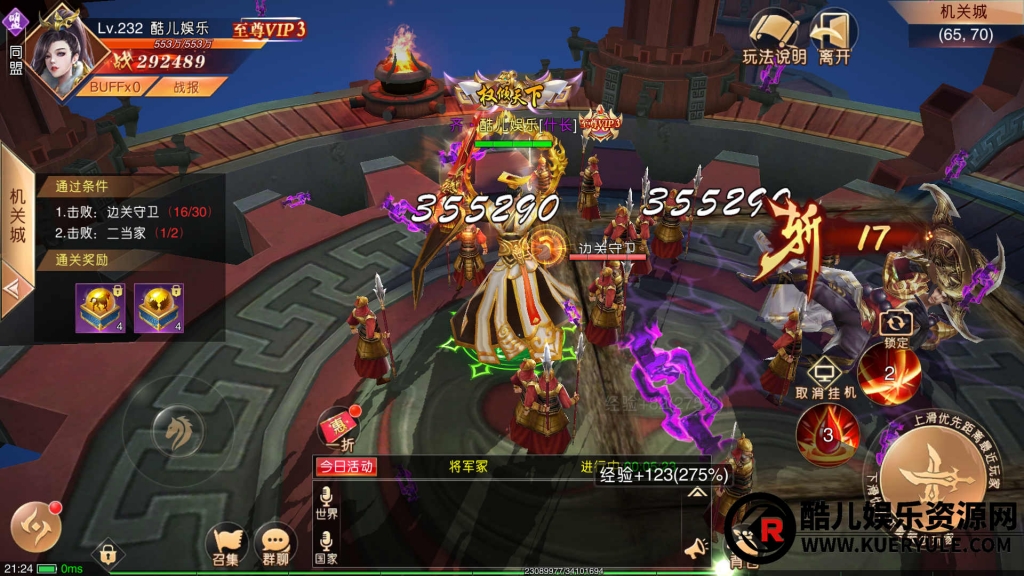Activate the 世界 world voice channel
This screenshot has width=1024, height=576.
pyautogui.click(x=326, y=502)
